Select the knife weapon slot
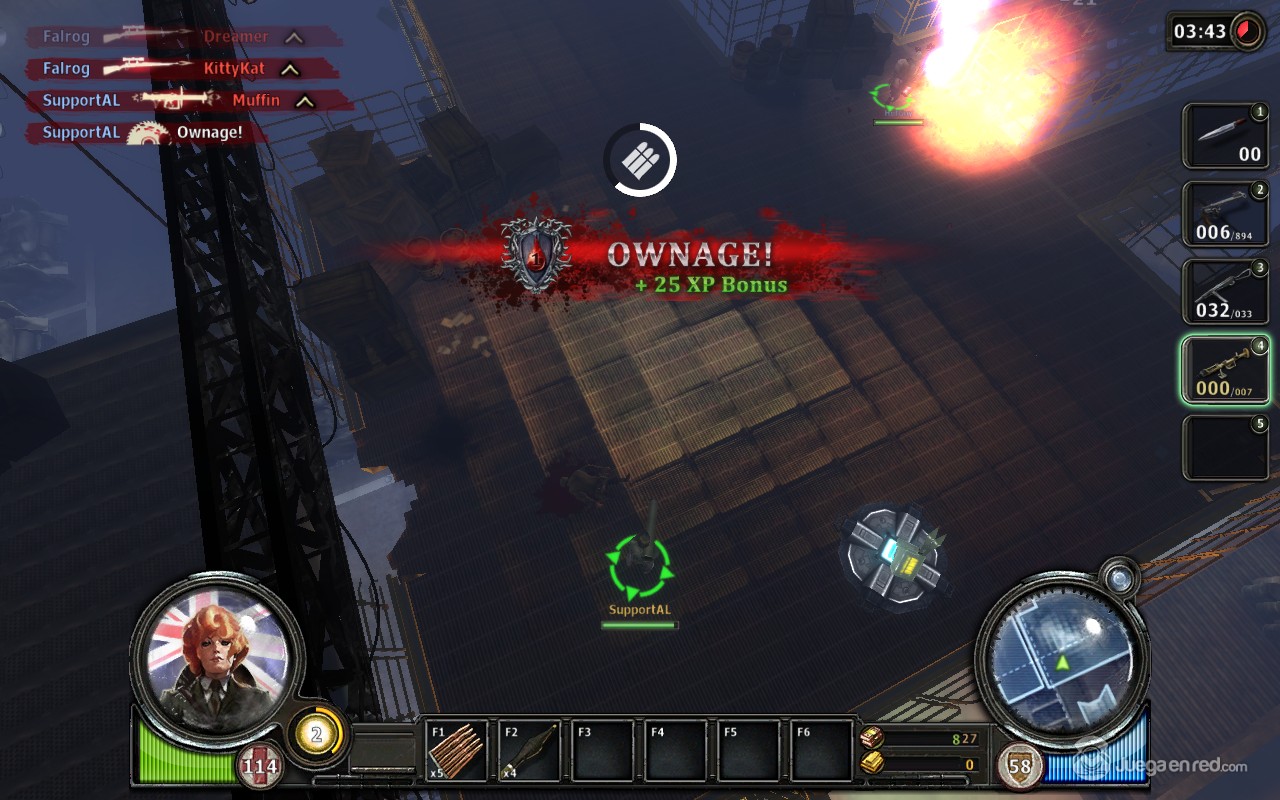Viewport: 1280px width, 800px height. (1225, 136)
